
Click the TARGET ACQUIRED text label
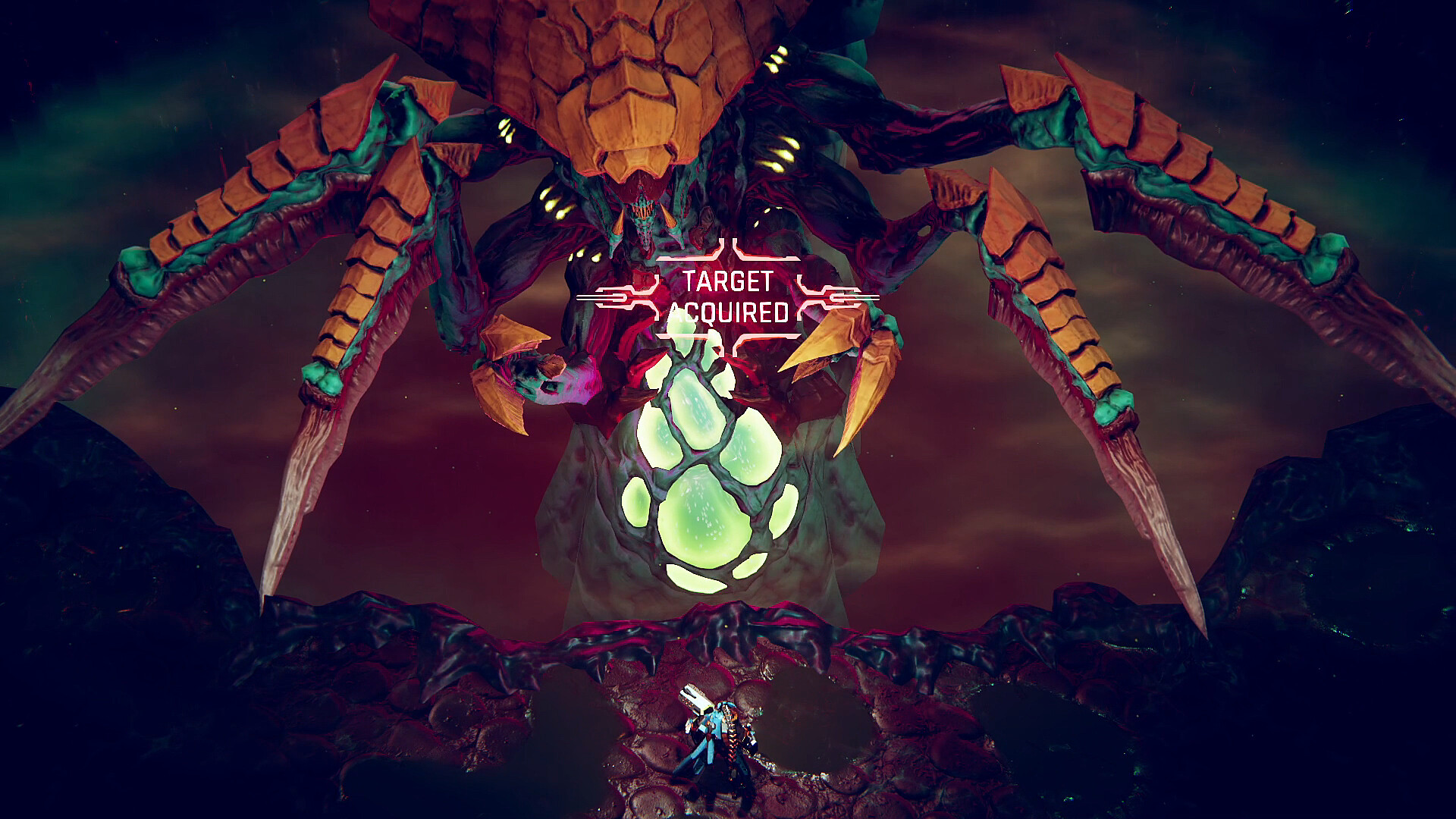730,294
